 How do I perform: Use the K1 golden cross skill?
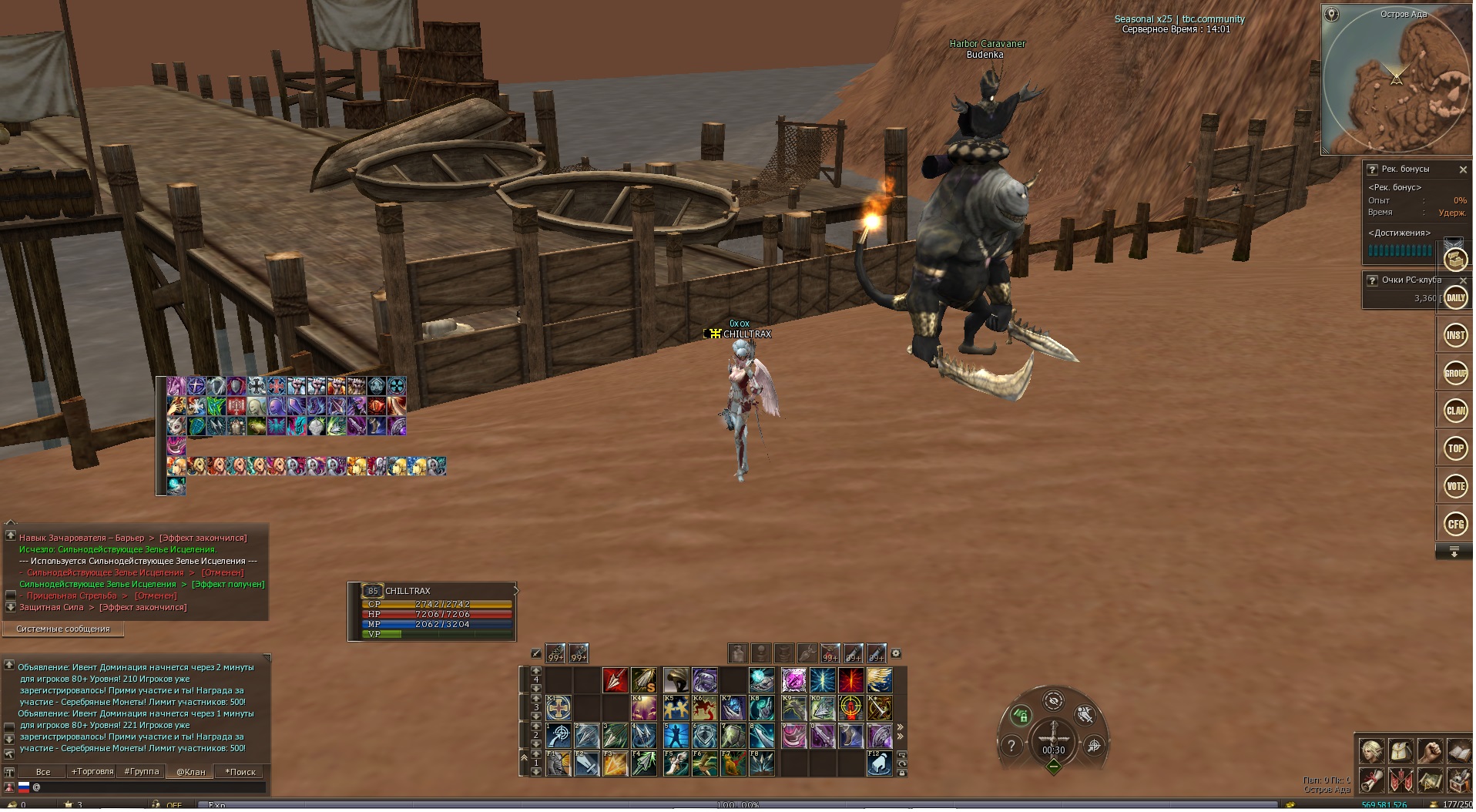pos(559,708)
